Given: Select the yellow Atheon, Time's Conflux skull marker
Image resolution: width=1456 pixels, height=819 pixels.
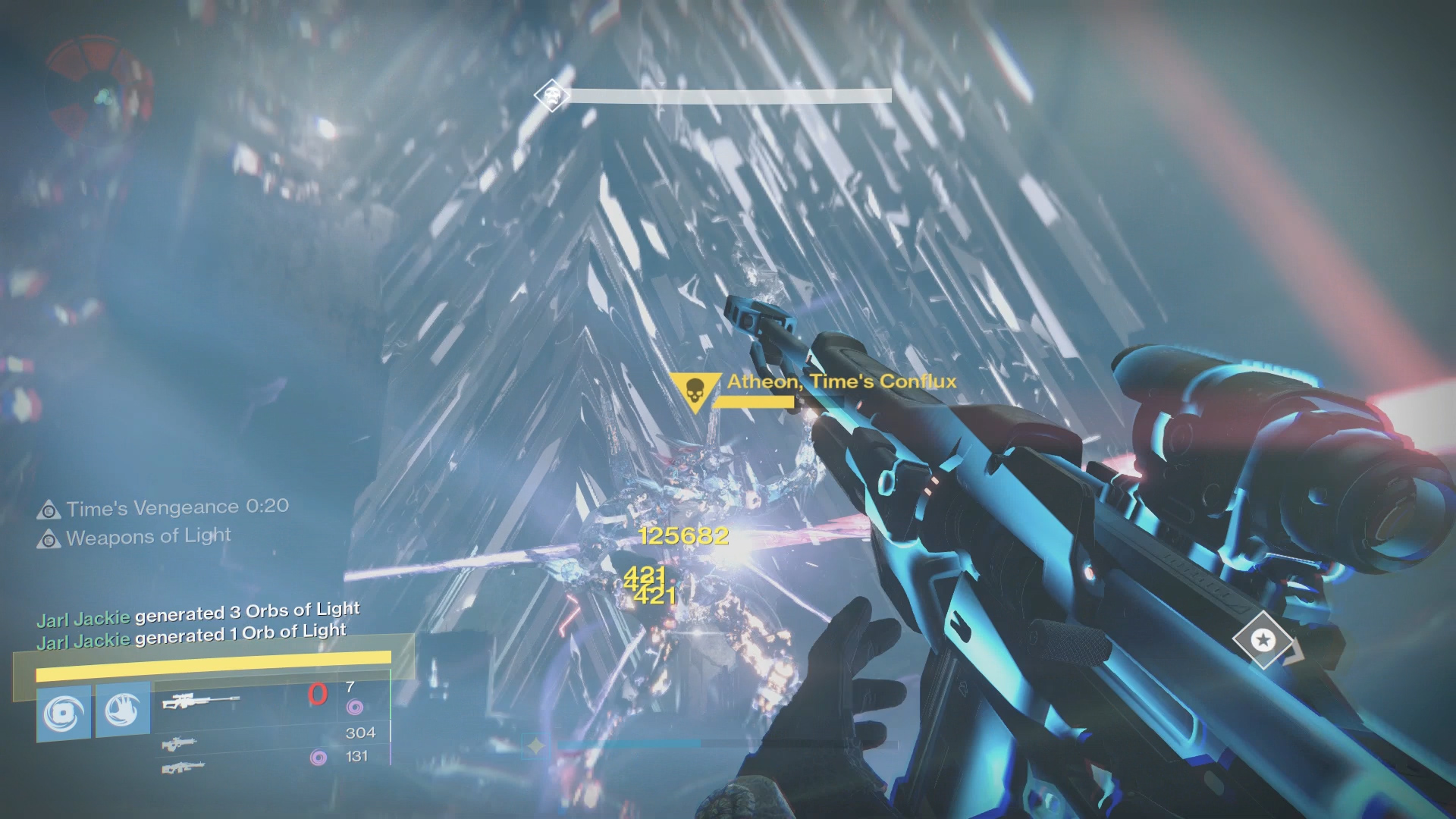Looking at the screenshot, I should 694,392.
